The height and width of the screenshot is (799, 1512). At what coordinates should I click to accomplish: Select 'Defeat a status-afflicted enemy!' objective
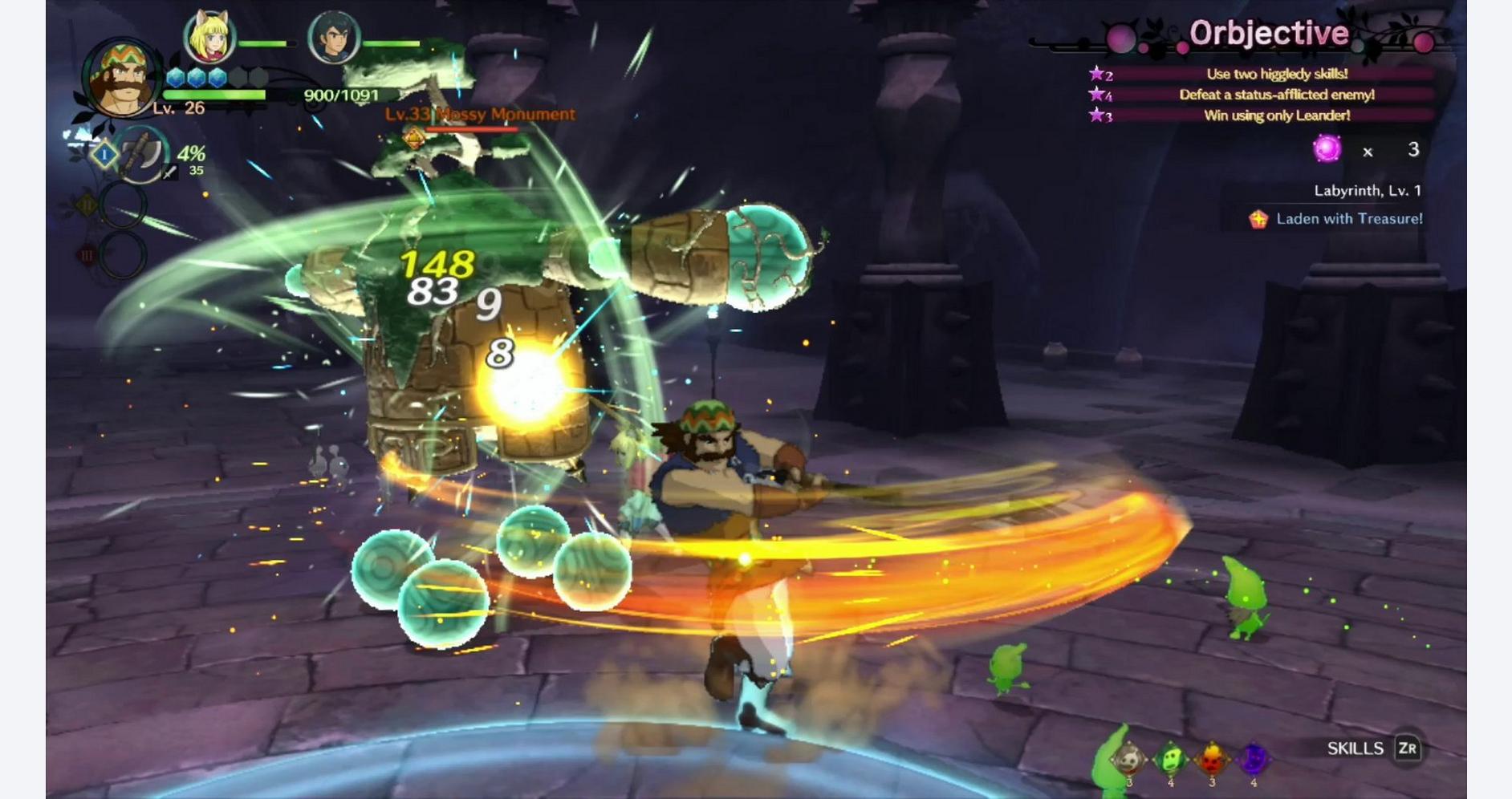click(1276, 95)
